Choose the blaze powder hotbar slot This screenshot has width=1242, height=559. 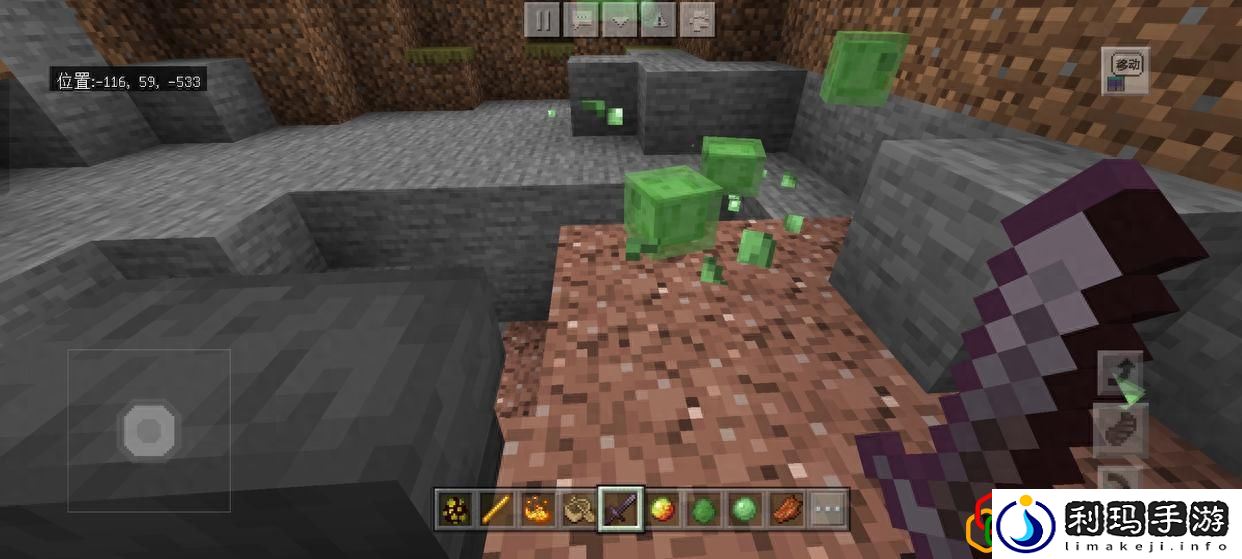coord(533,509)
